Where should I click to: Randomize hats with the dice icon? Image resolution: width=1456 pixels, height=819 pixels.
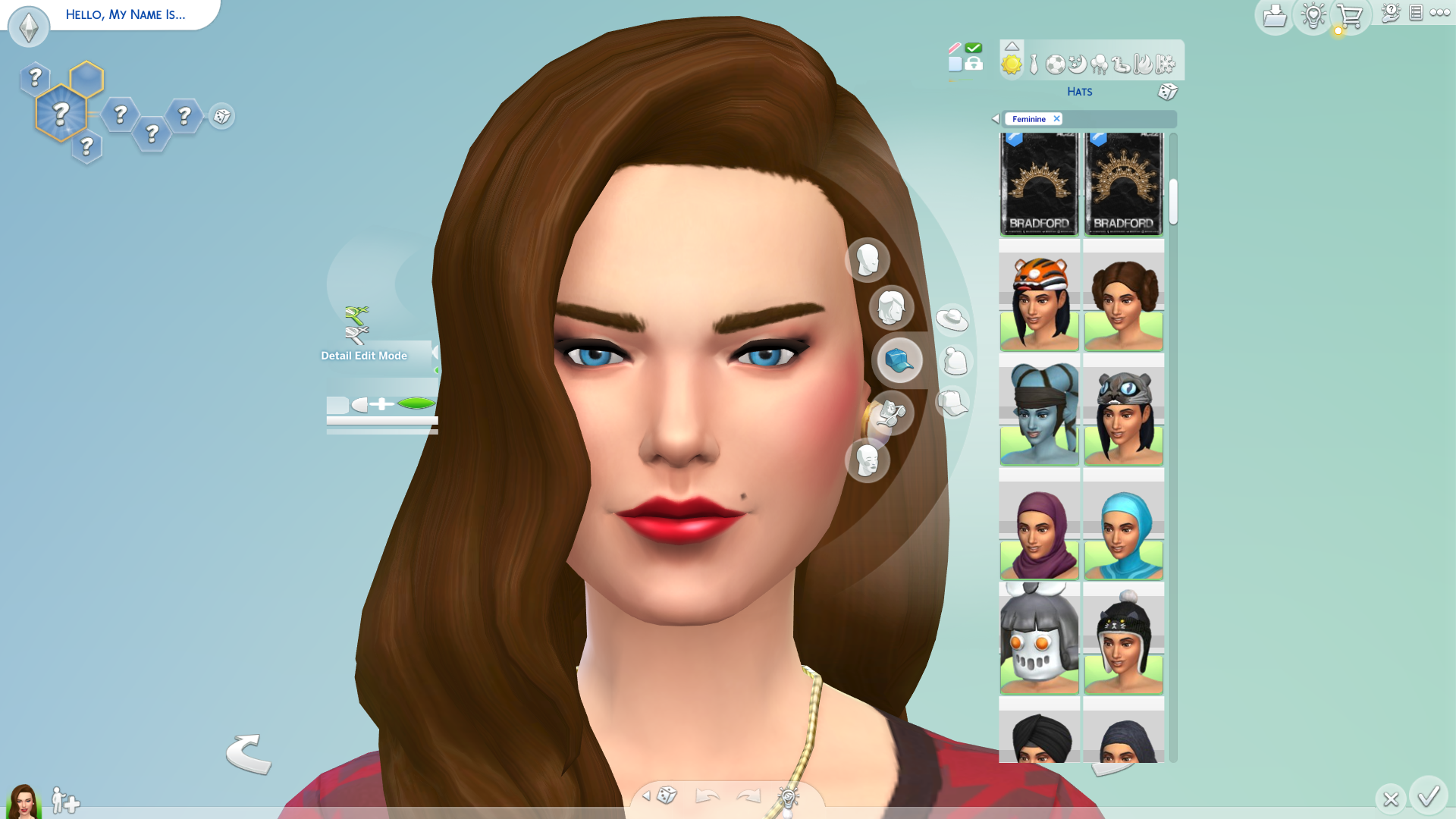pos(1168,92)
